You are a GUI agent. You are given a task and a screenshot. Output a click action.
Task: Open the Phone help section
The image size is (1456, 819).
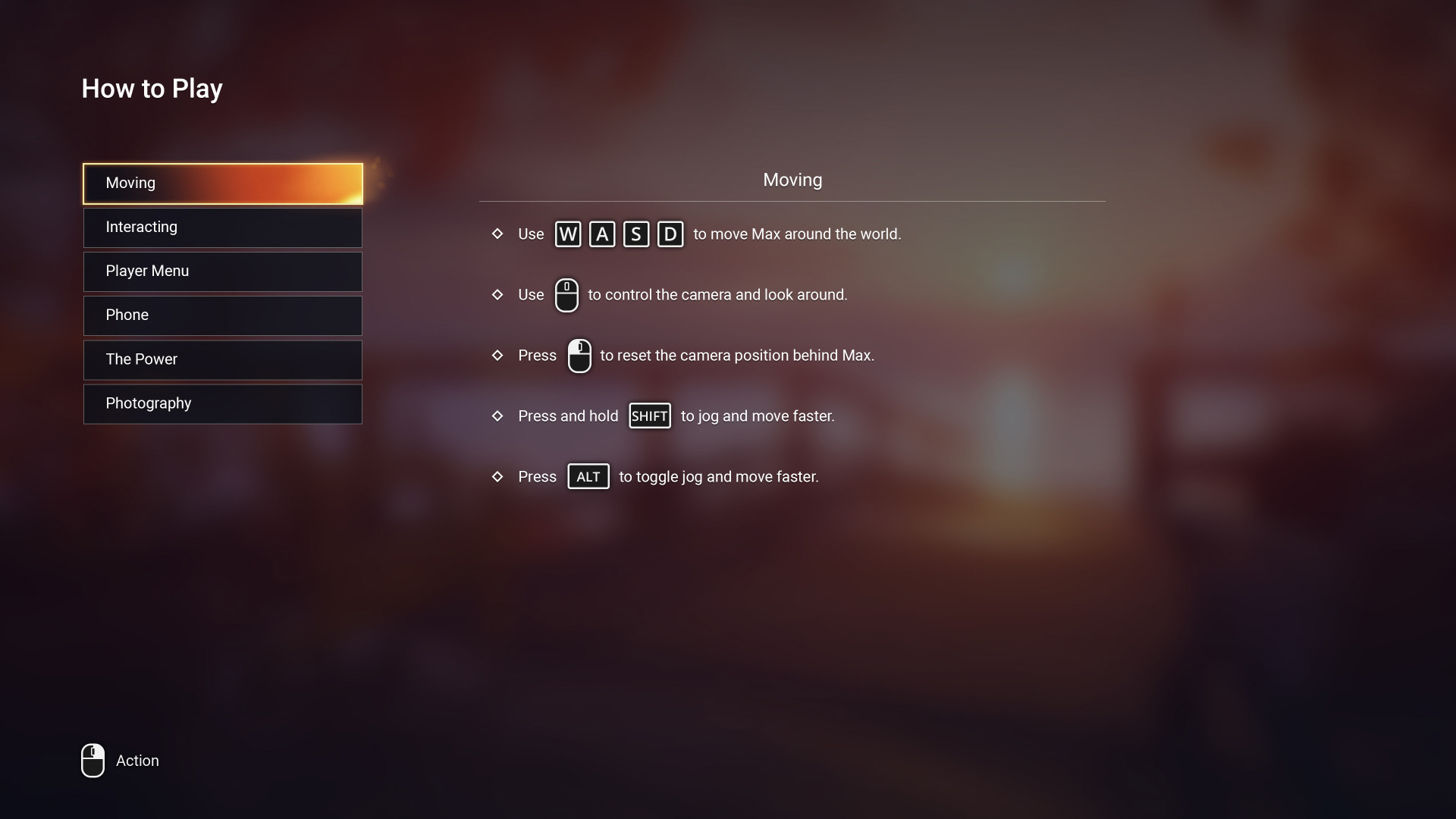222,315
